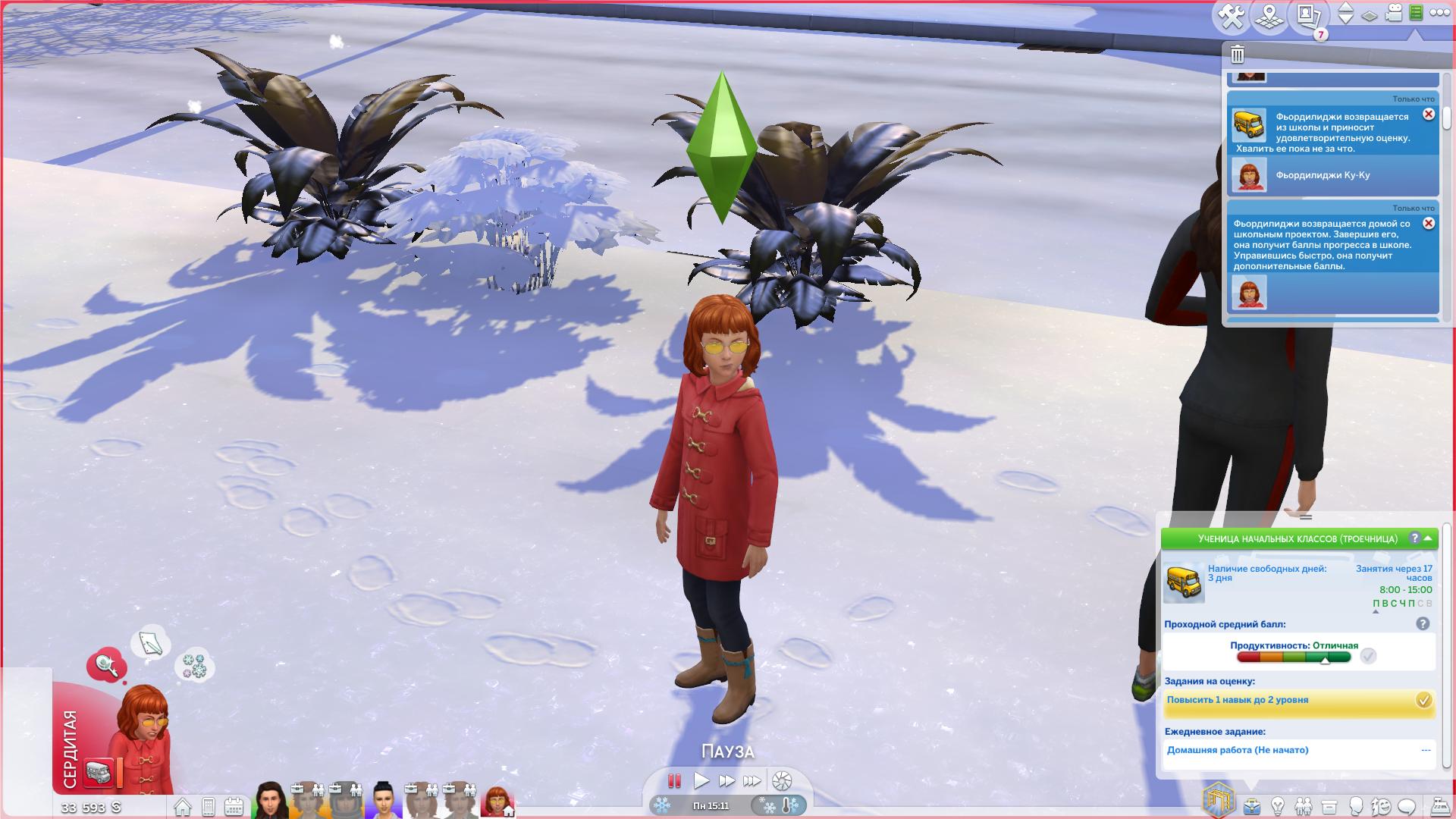Open the relationships tab
1456x819 pixels.
click(1304, 805)
